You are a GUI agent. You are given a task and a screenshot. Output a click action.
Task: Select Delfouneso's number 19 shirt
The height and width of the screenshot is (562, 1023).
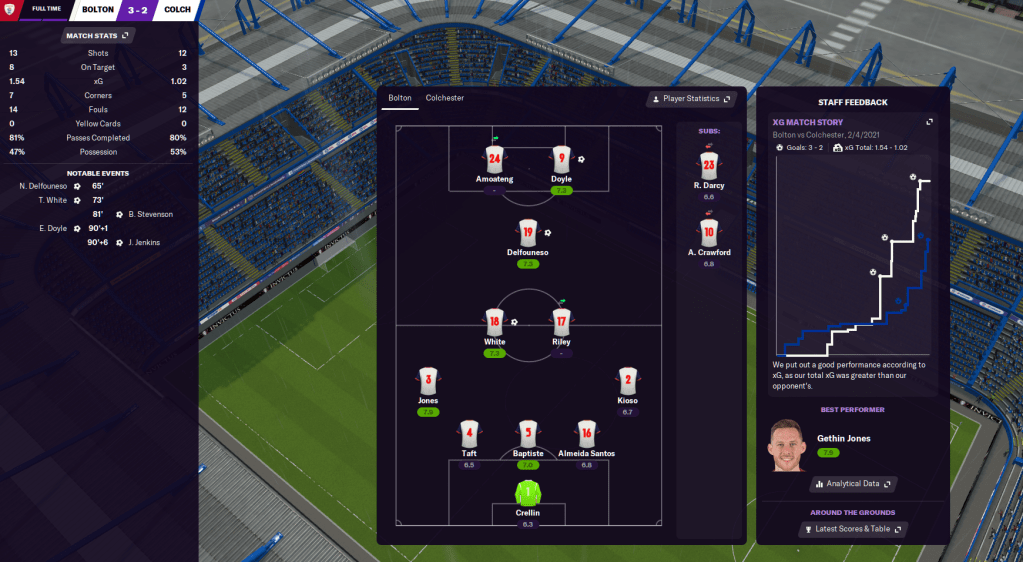point(527,233)
